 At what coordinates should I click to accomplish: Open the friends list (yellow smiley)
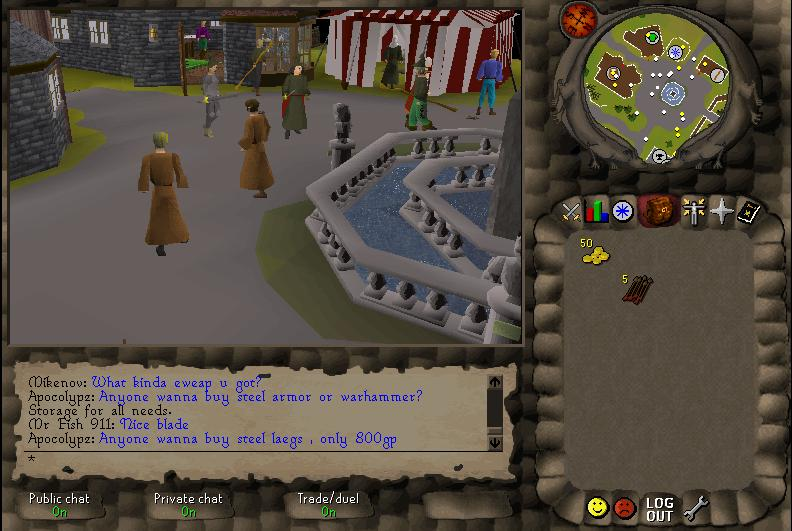(x=597, y=507)
